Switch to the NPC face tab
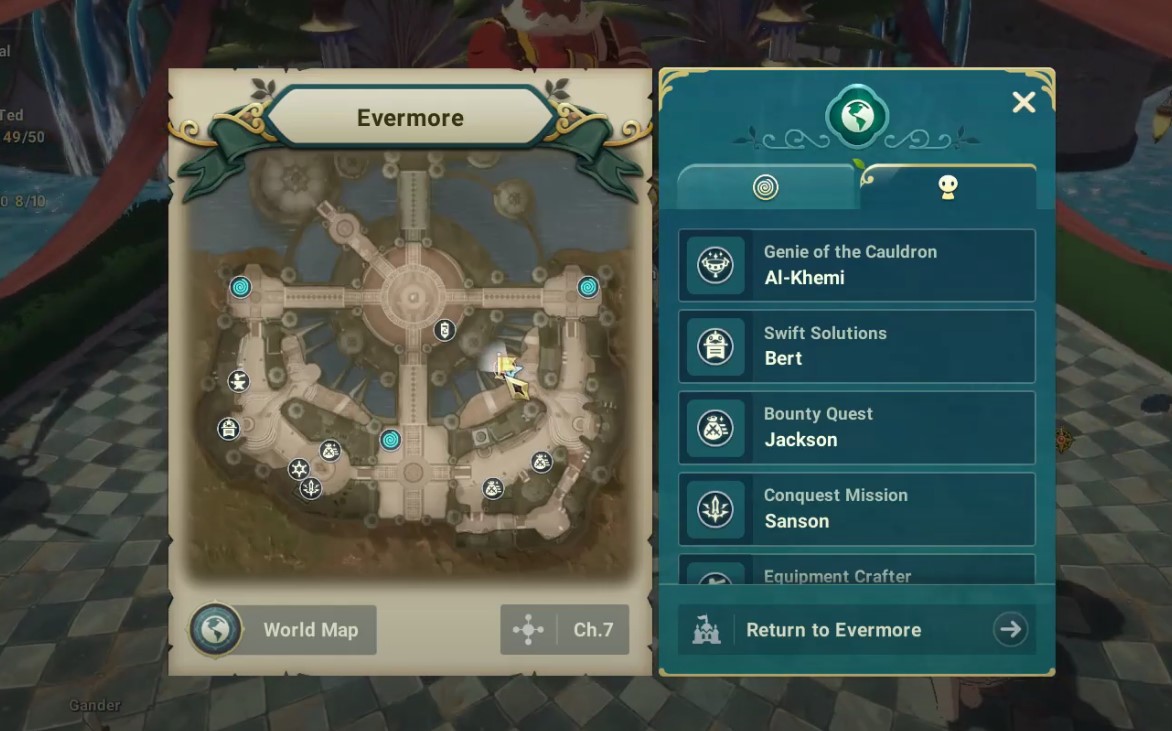The height and width of the screenshot is (731, 1172). coord(947,188)
